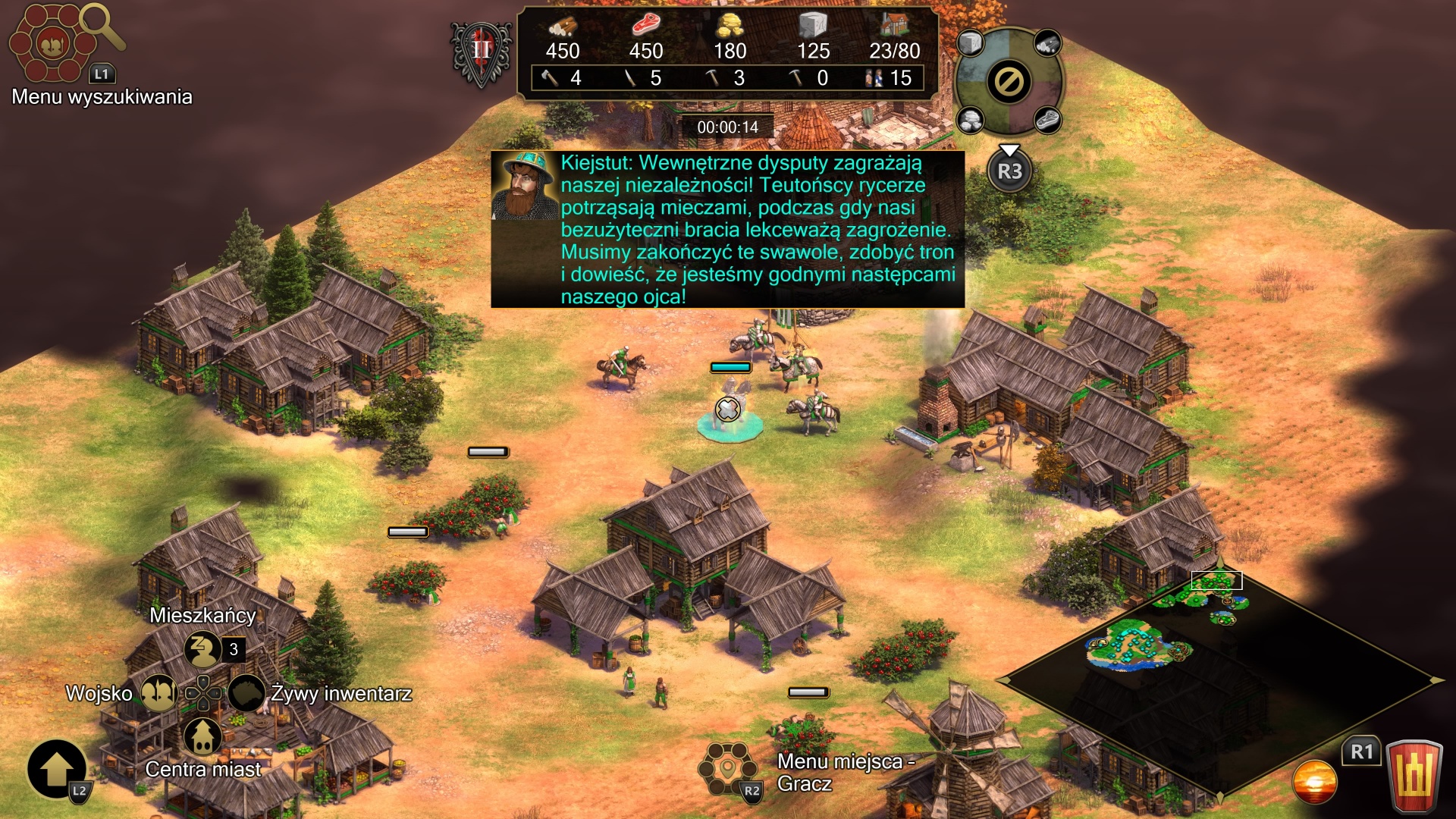Open the Menu wyszukiwania search wheel

pyautogui.click(x=52, y=44)
